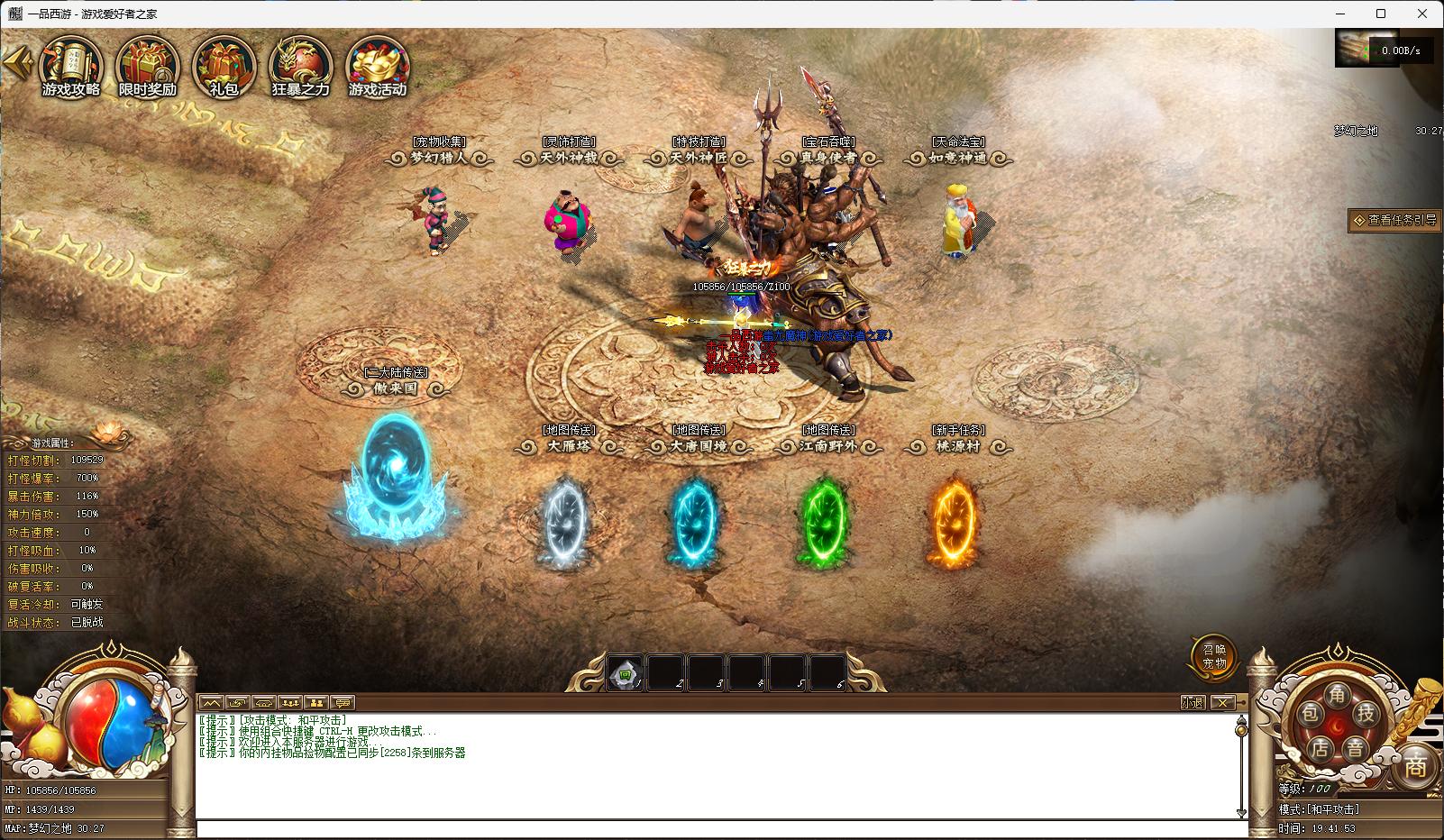Collapse the top menu with the arrow
Viewport: 1444px width, 840px height.
coord(16,62)
